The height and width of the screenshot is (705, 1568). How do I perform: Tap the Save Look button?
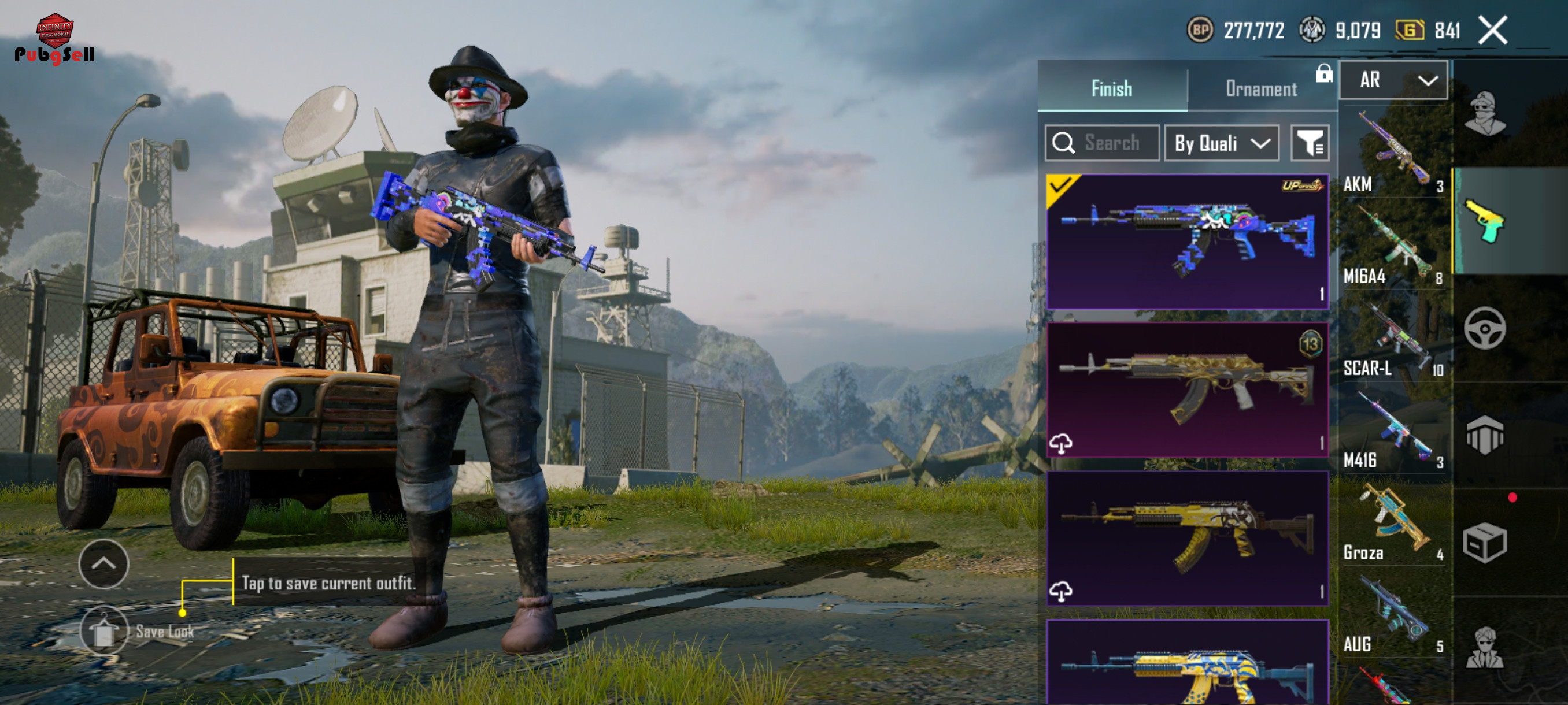click(x=104, y=632)
